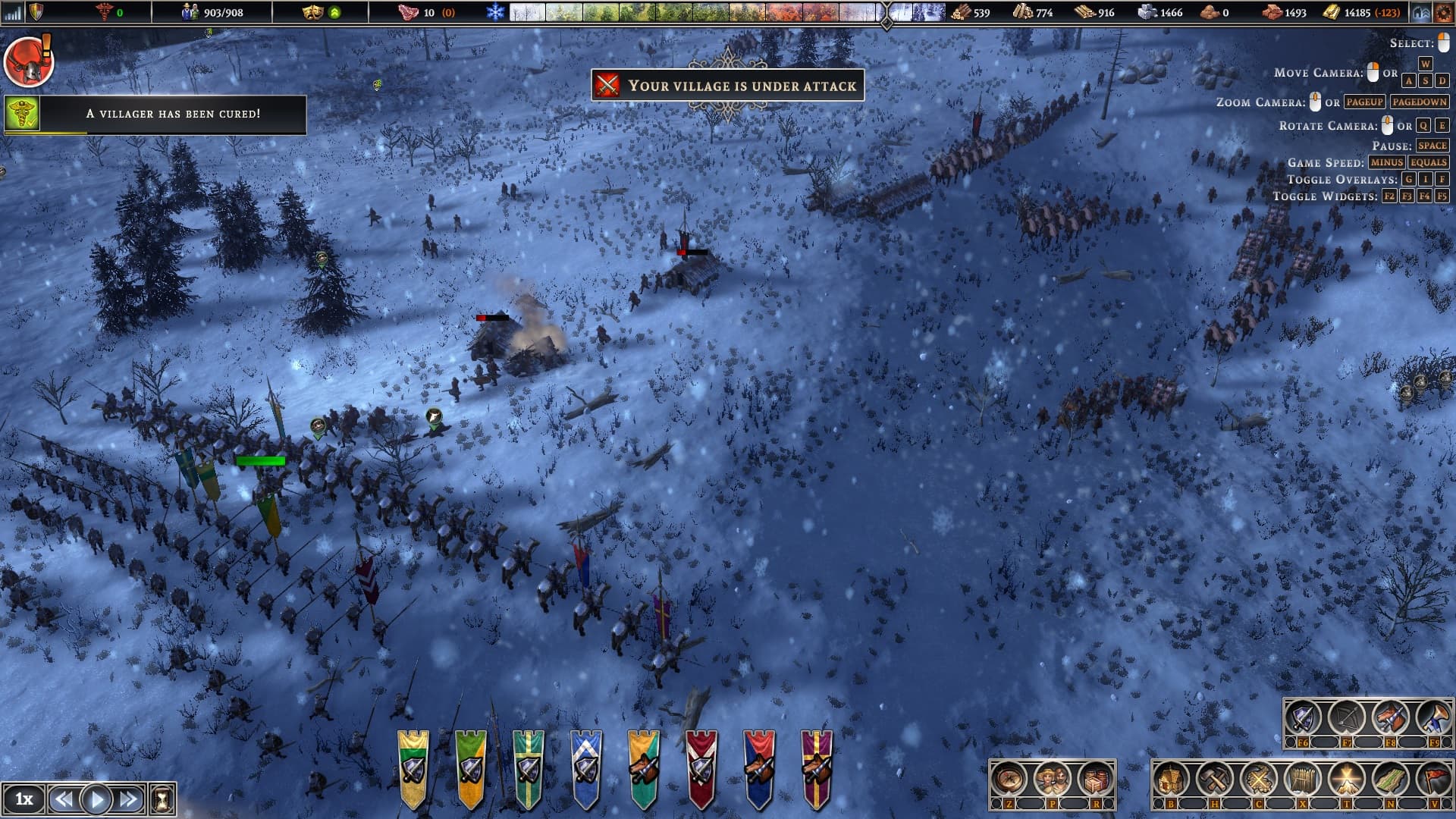Select the sword and shield infantry button
This screenshot has width=1456, height=819.
(x=1303, y=717)
